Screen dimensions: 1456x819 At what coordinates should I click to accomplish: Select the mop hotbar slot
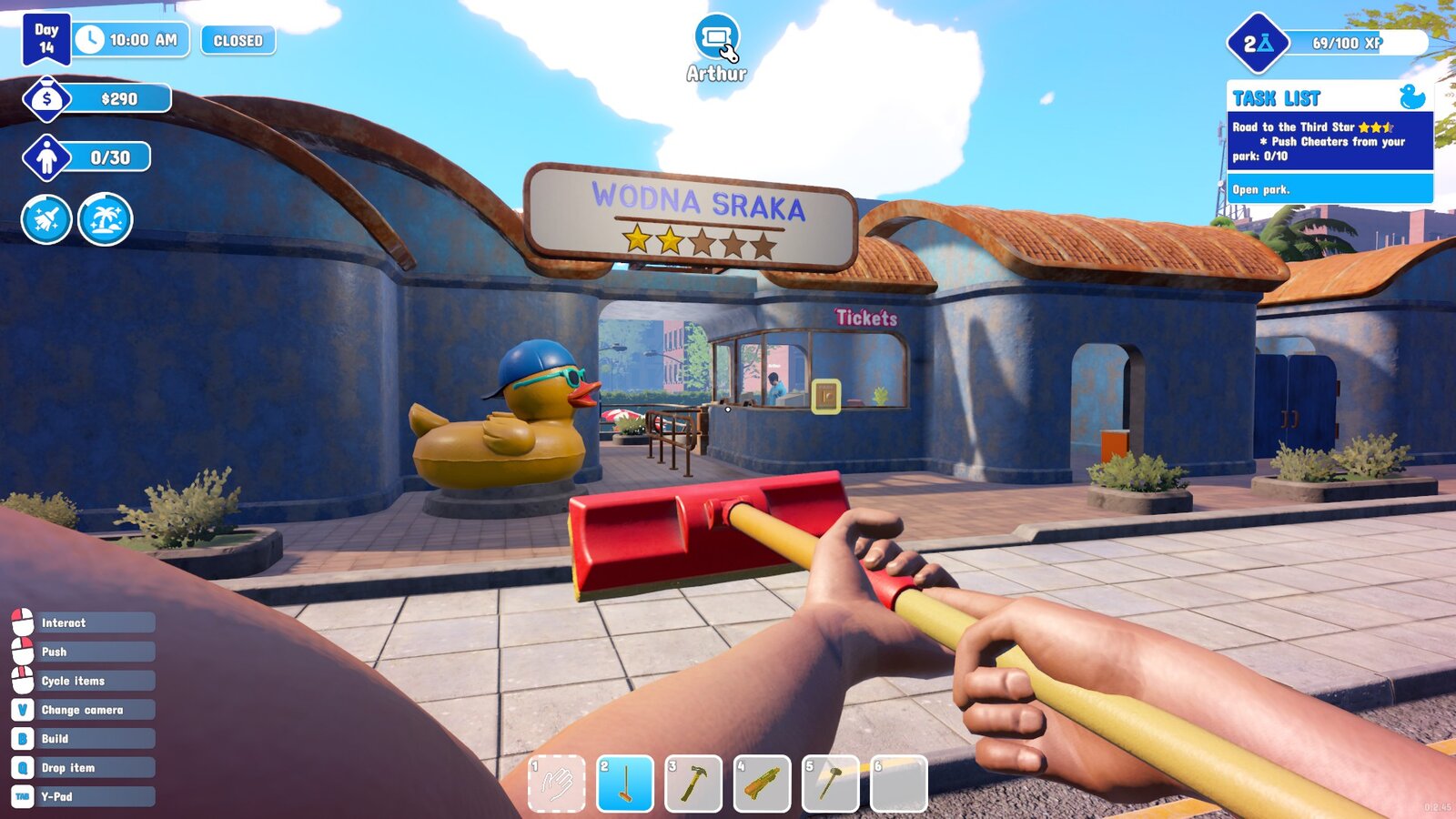[625, 784]
